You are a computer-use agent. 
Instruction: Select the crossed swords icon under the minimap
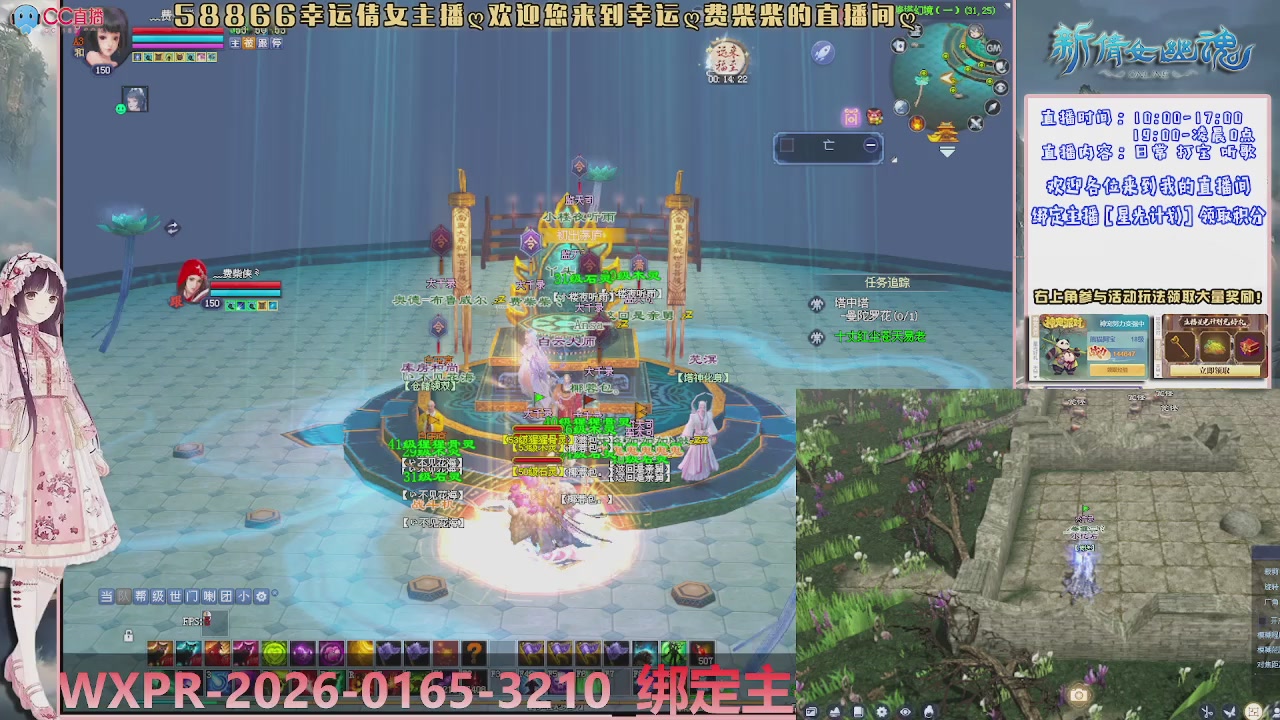coord(974,121)
